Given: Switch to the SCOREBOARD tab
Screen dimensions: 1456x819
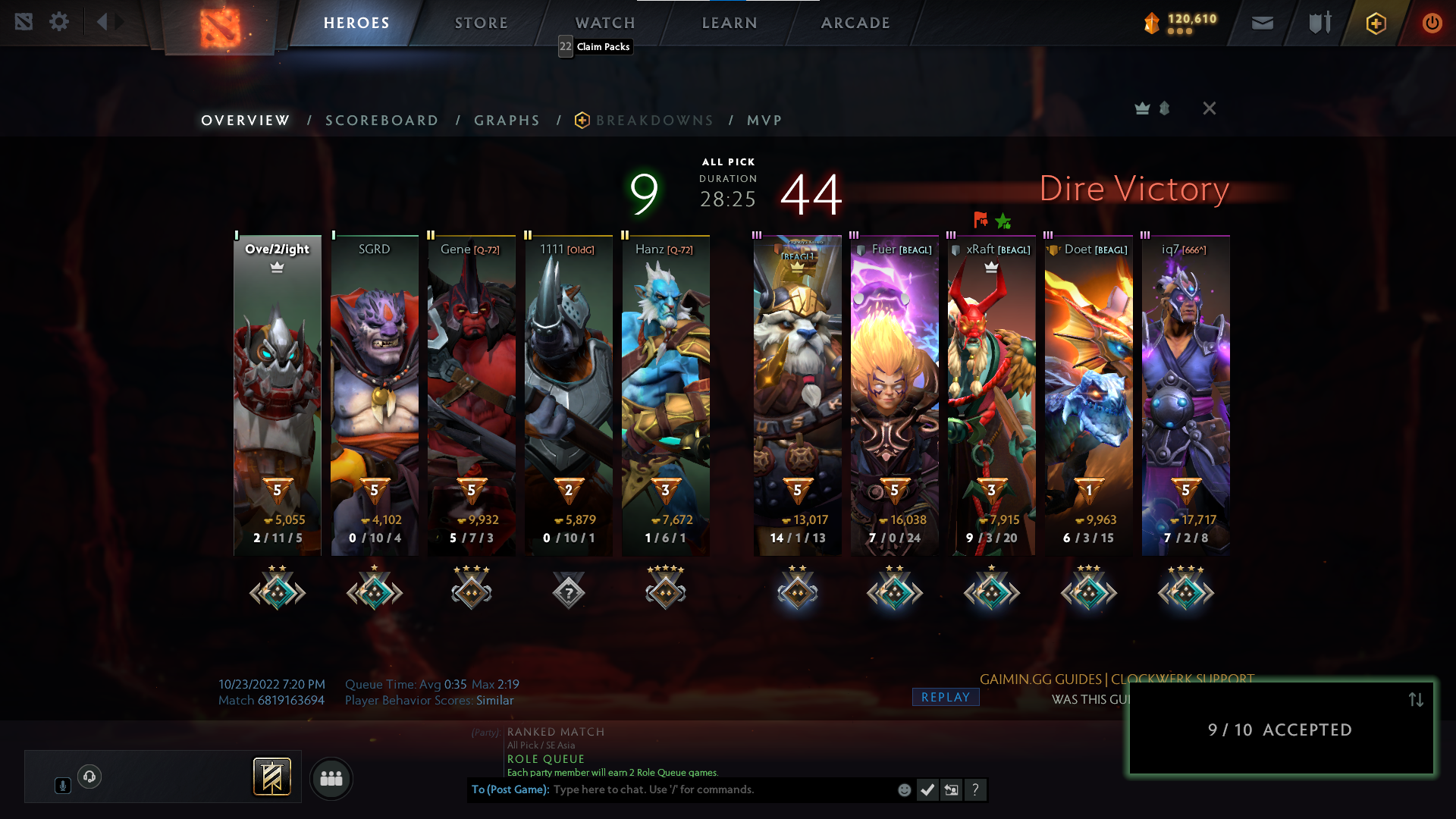Looking at the screenshot, I should [381, 120].
